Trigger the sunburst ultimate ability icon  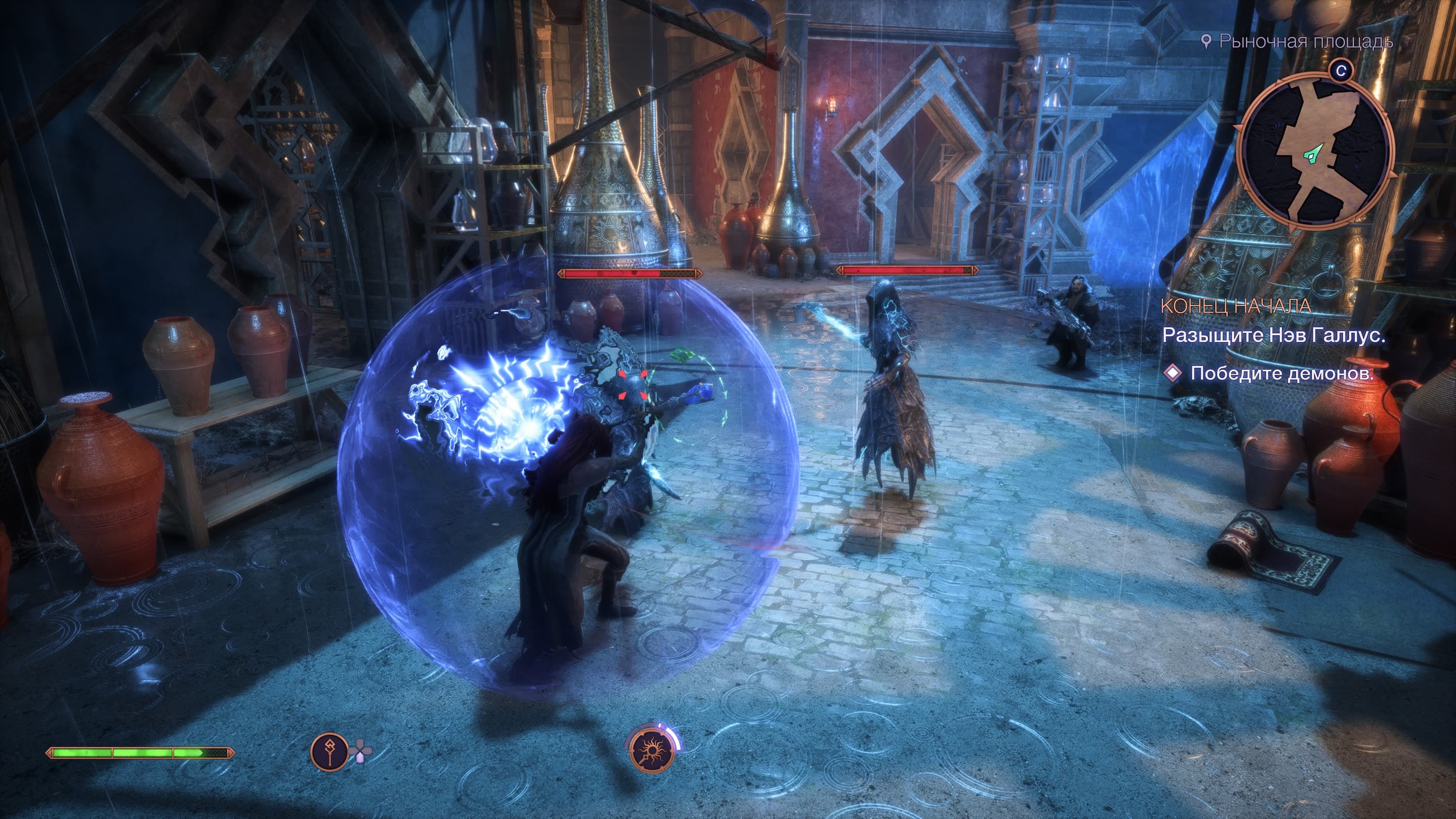653,751
